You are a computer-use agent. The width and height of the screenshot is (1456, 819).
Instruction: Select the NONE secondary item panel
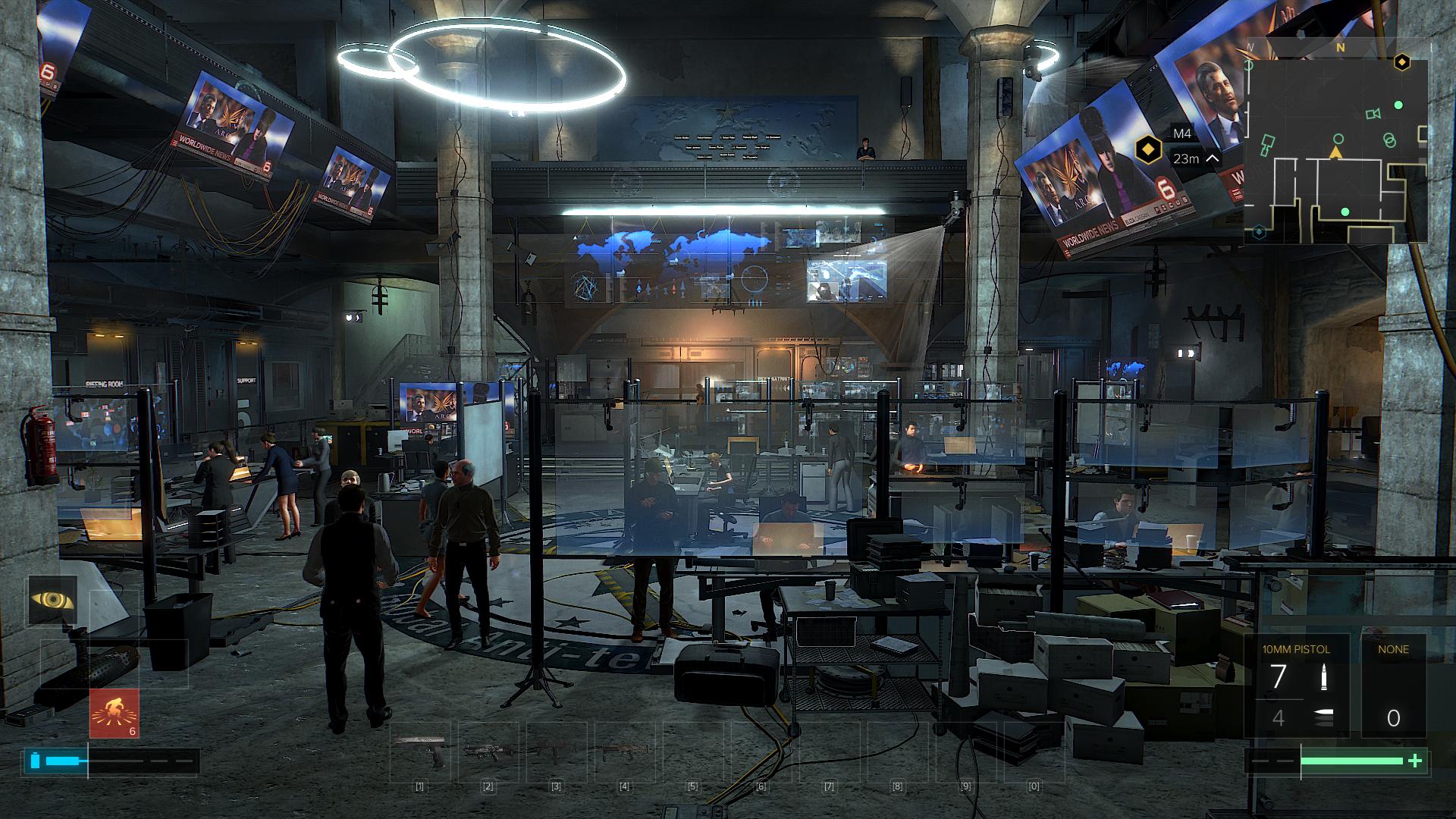coord(1393,686)
